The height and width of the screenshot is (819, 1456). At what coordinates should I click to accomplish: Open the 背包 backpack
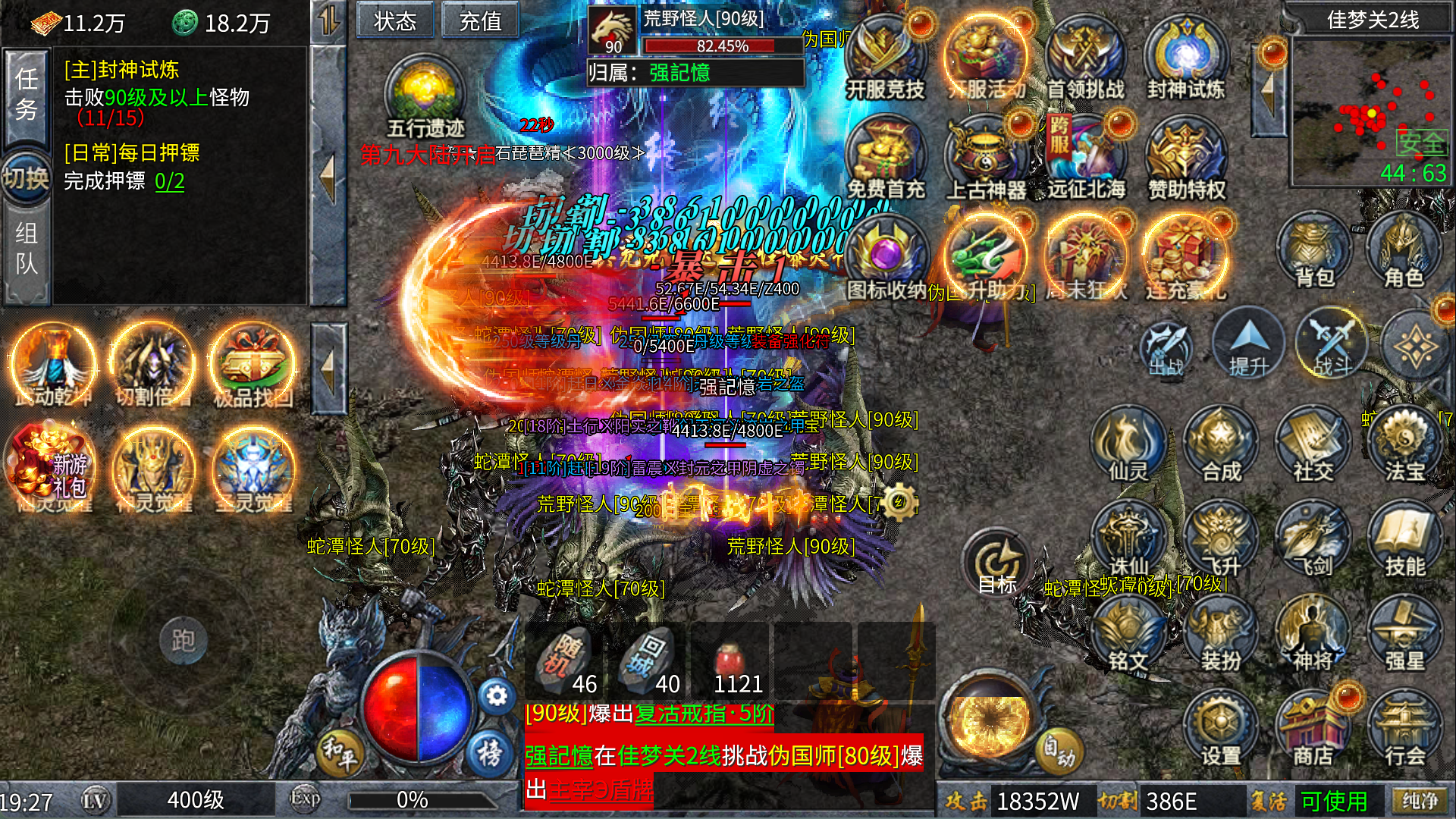pos(1314,250)
